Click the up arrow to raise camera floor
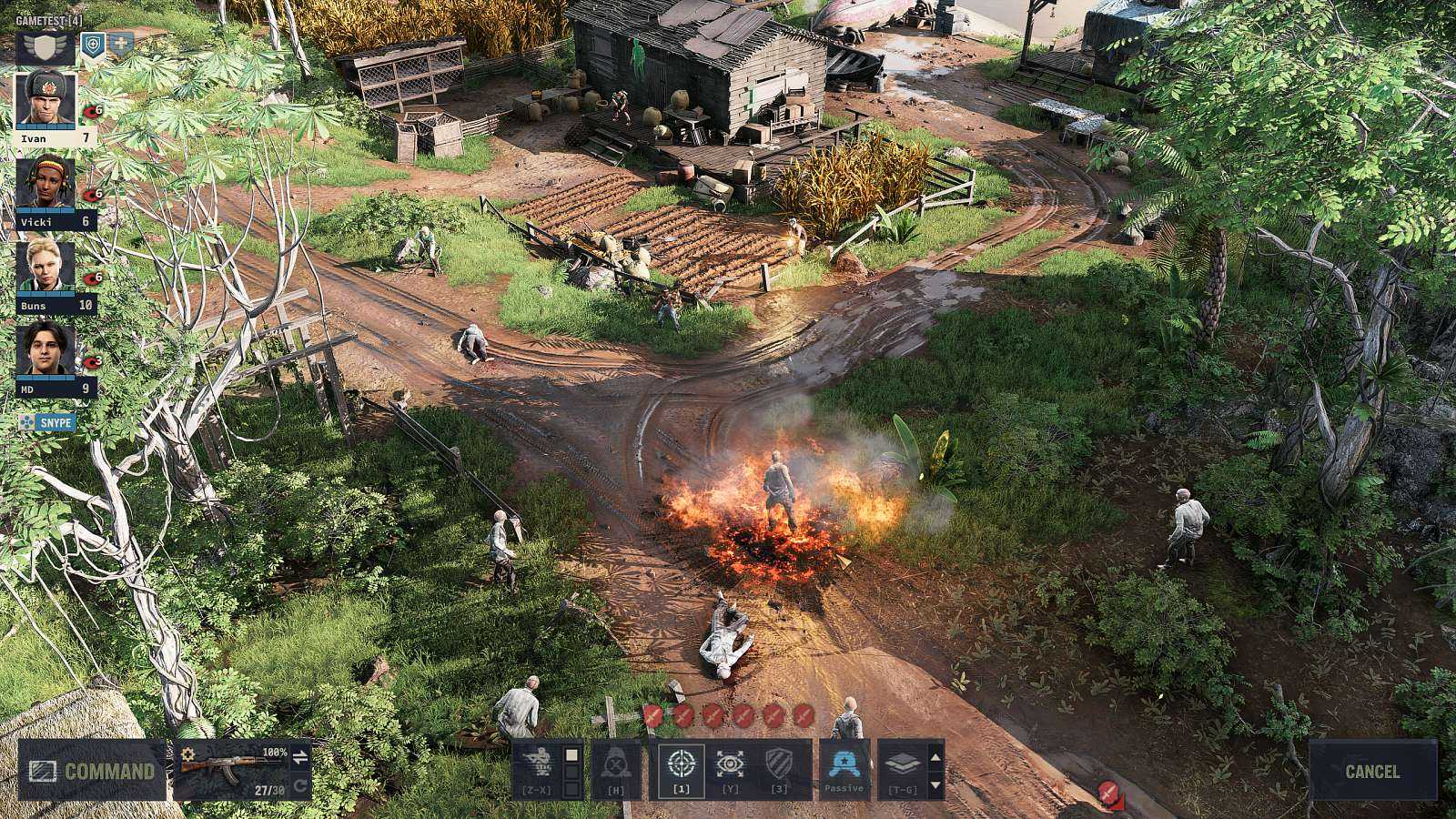 point(934,759)
